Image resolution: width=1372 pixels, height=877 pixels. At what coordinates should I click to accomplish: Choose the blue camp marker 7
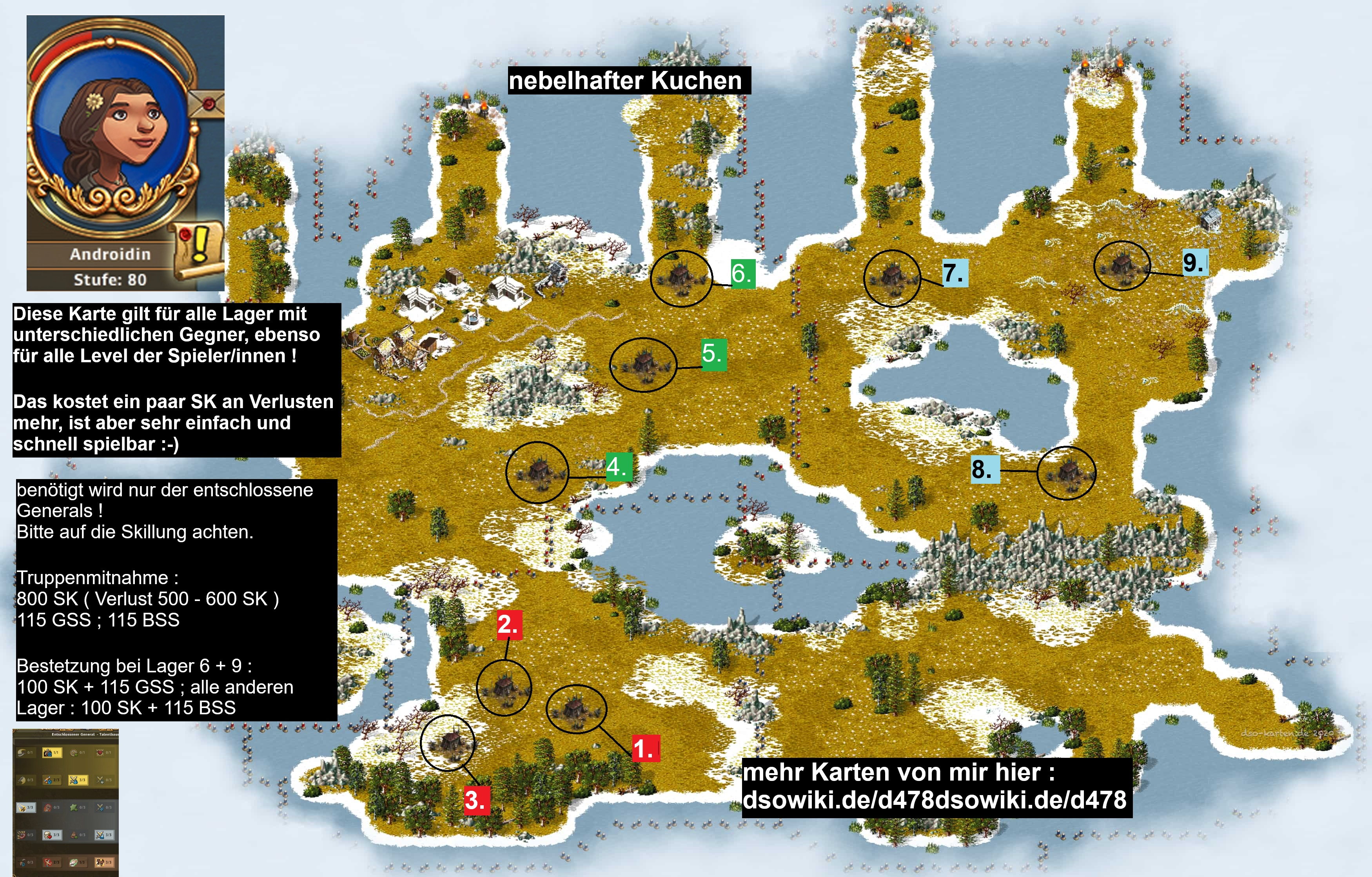coord(954,273)
